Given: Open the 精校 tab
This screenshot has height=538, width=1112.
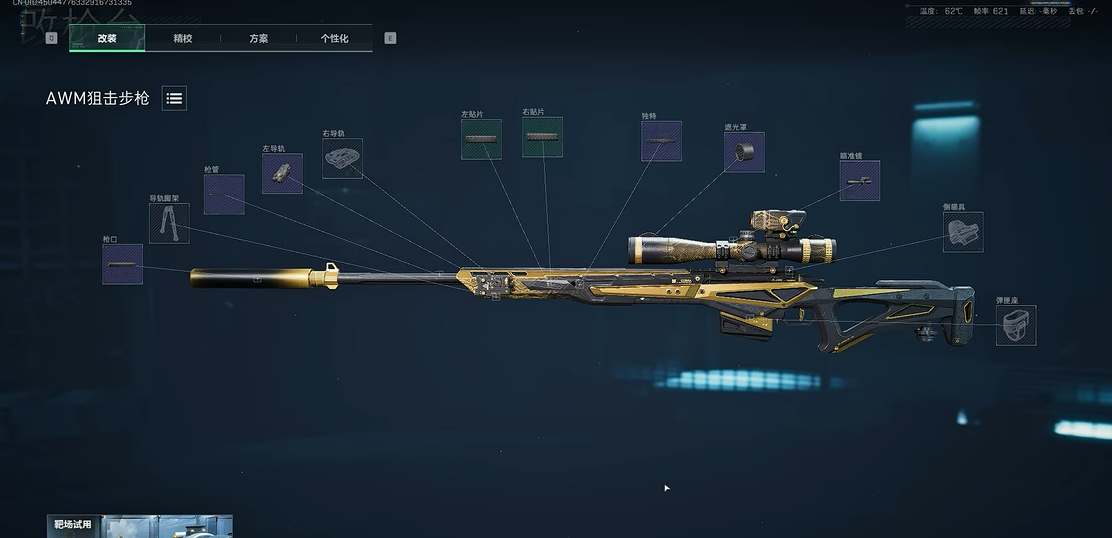Looking at the screenshot, I should (x=183, y=38).
